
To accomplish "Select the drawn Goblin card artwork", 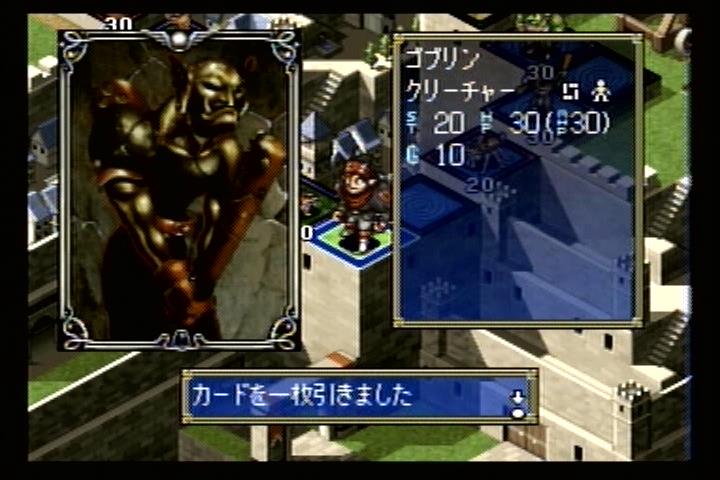I will [180, 190].
